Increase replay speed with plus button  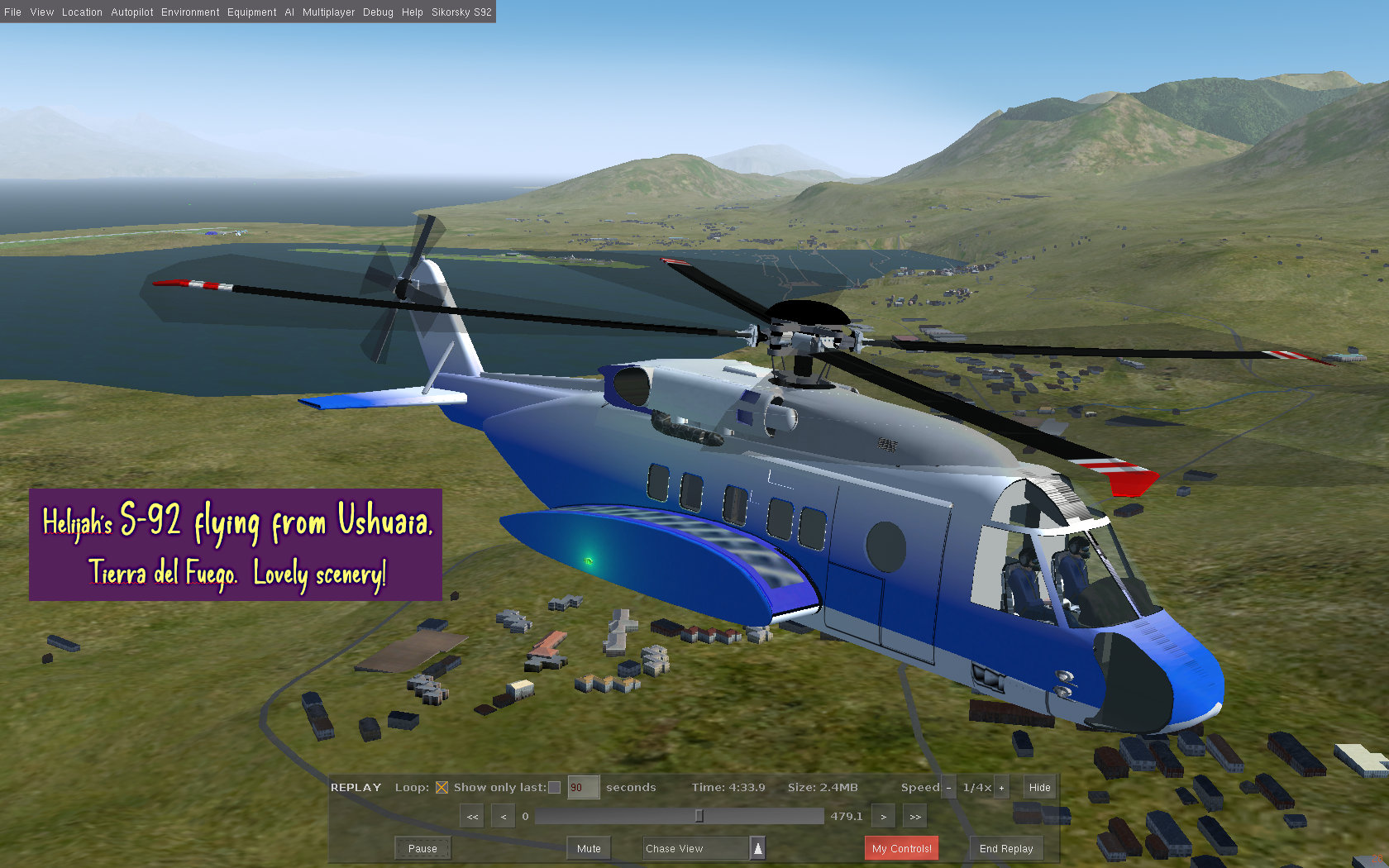tap(1001, 788)
